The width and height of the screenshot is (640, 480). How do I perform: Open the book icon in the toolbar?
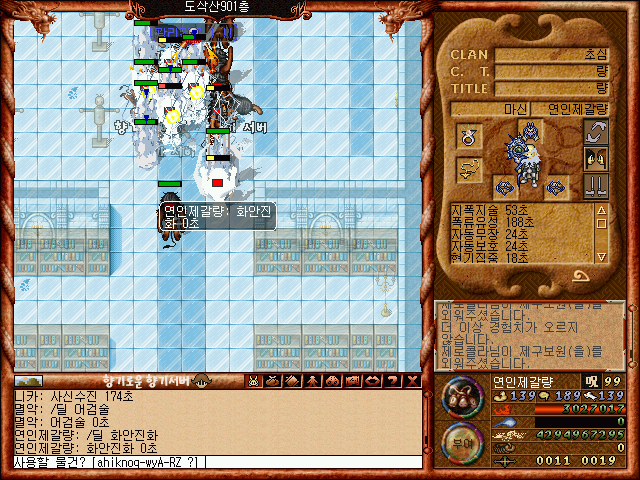(x=292, y=381)
